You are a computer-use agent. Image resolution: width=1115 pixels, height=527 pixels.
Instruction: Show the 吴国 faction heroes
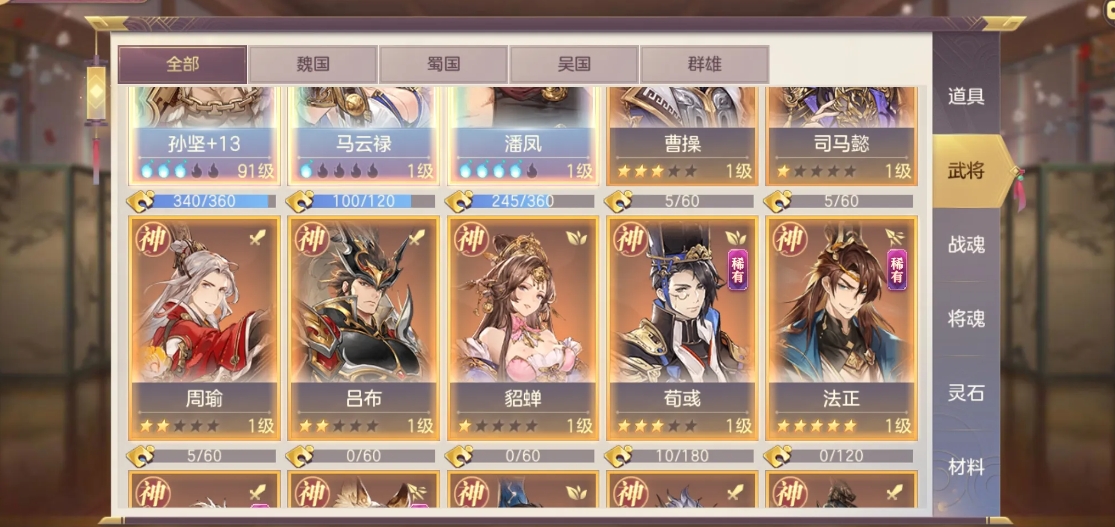(574, 64)
